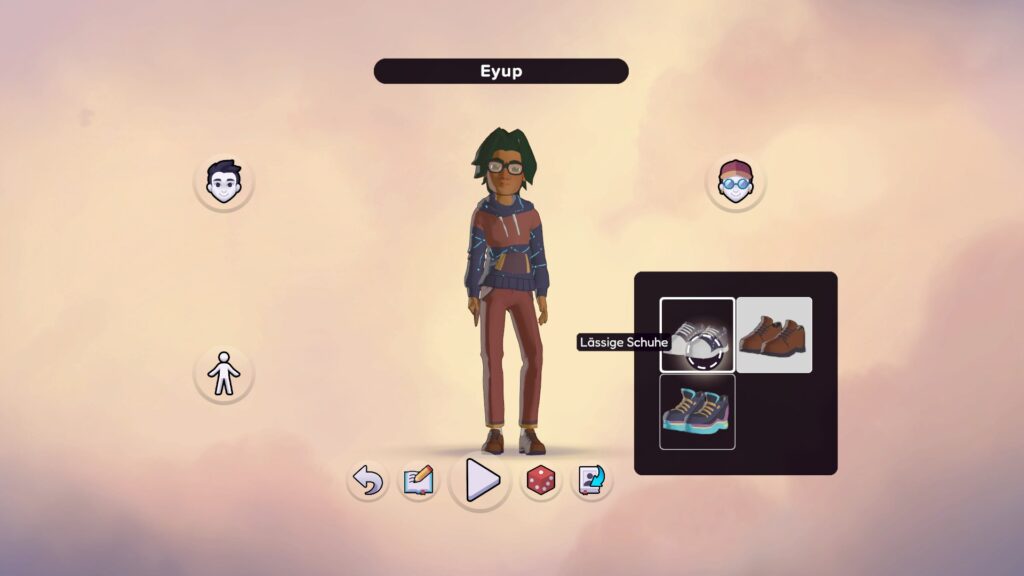1024x576 pixels.
Task: Choose the brown leather shoes
Action: click(x=774, y=335)
